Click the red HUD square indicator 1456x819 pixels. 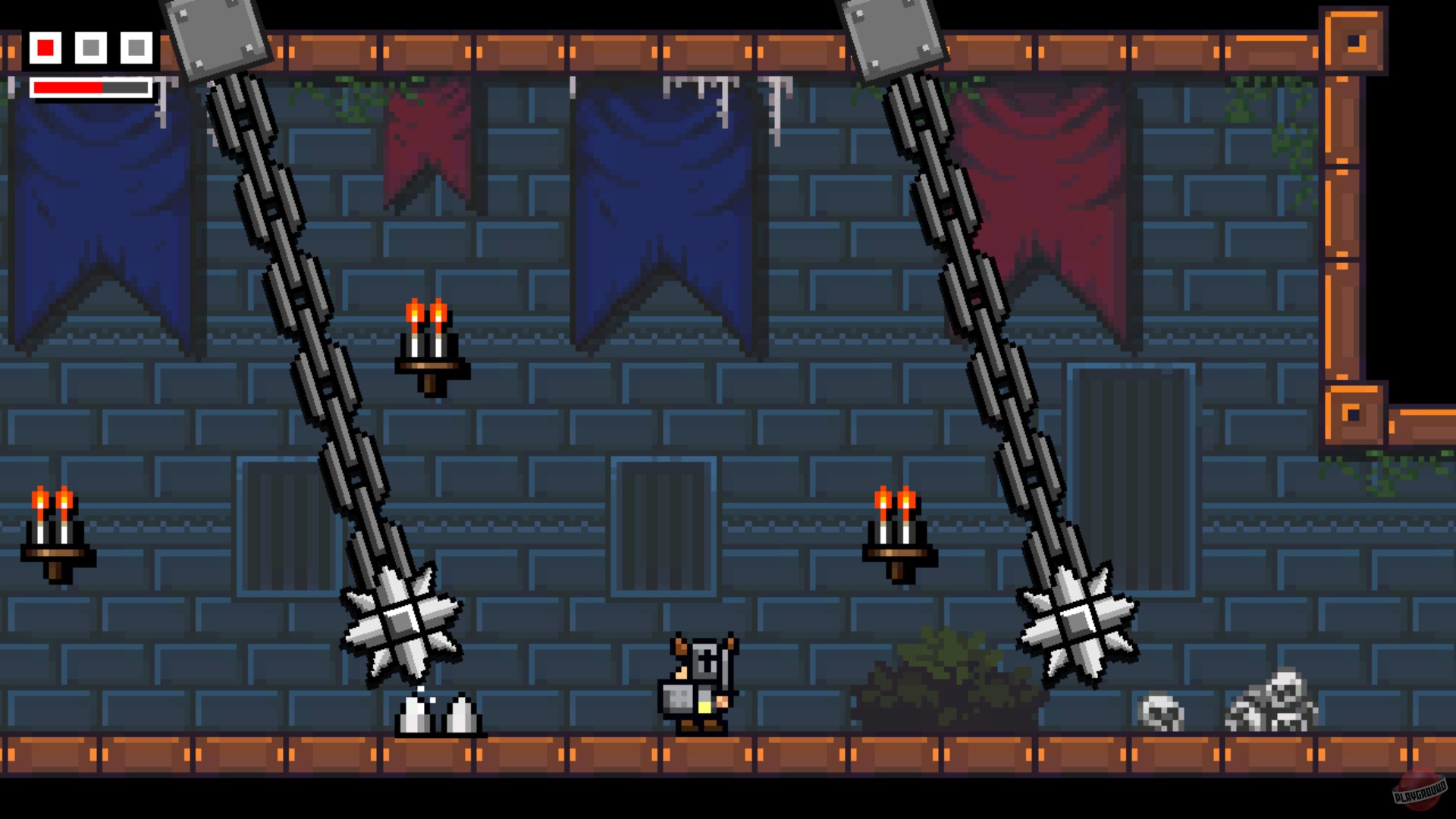[45, 47]
